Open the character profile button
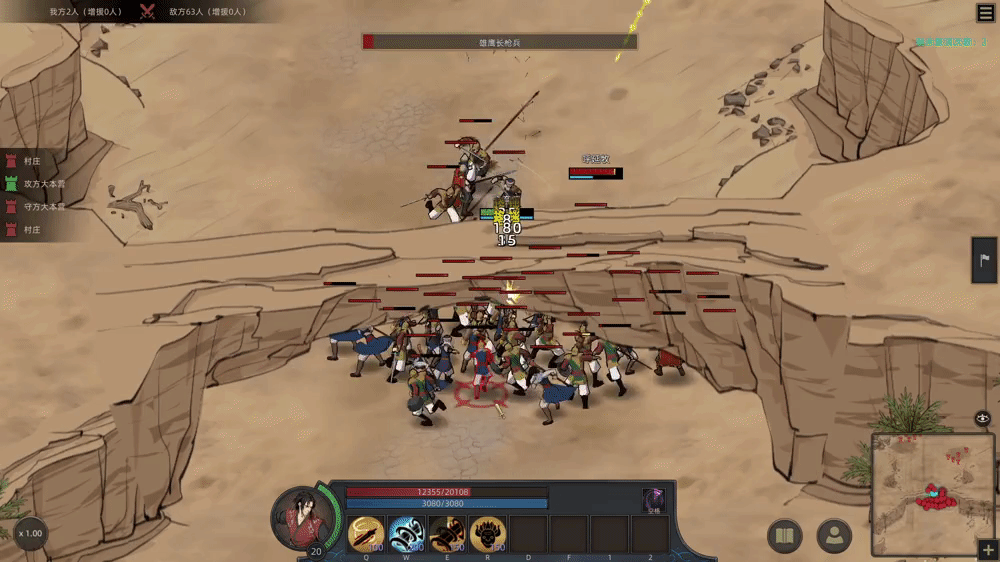Viewport: 1000px width, 562px height. 834,537
